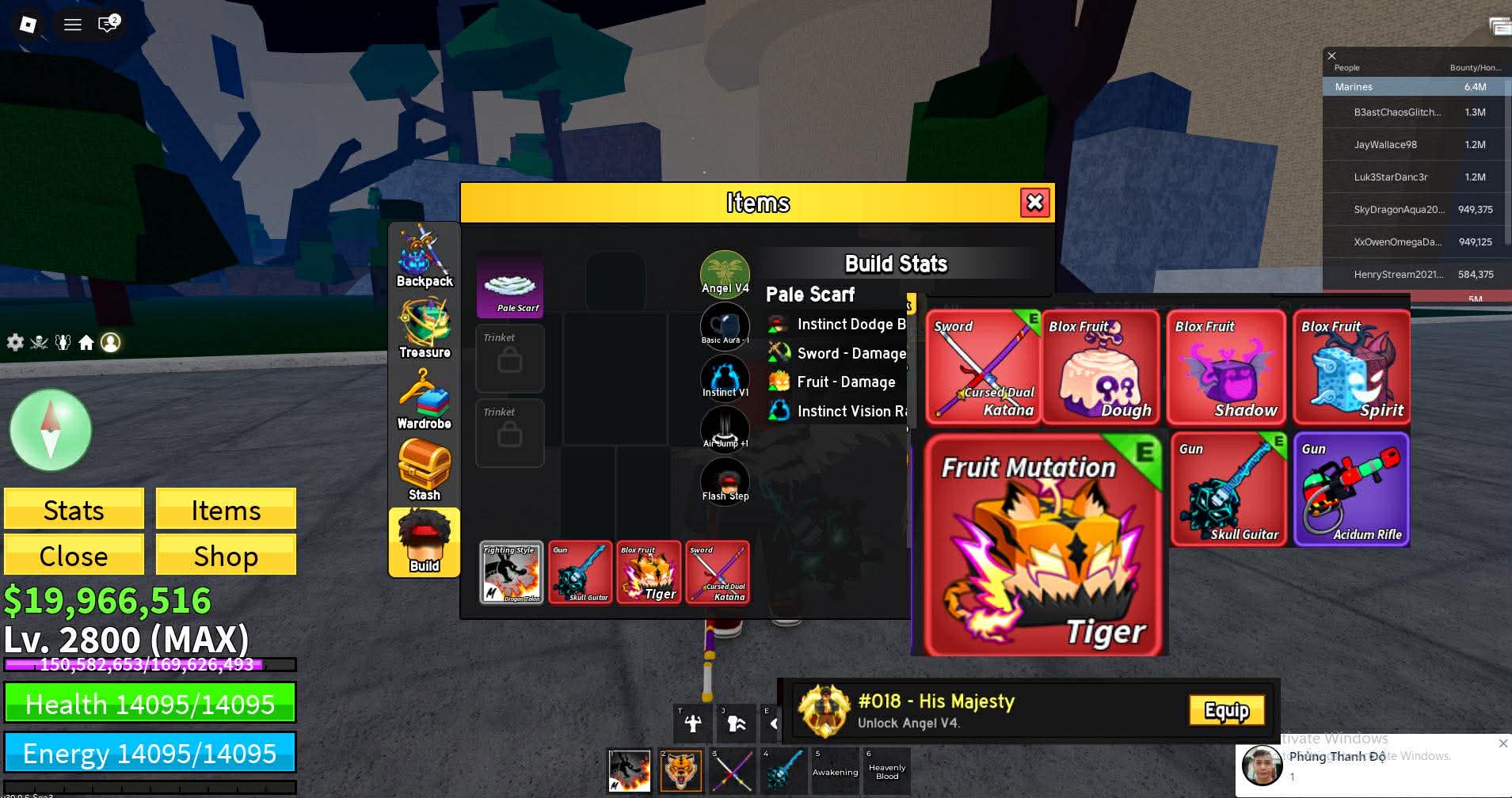
Task: Open the Roblox main menu logo
Action: (28, 25)
